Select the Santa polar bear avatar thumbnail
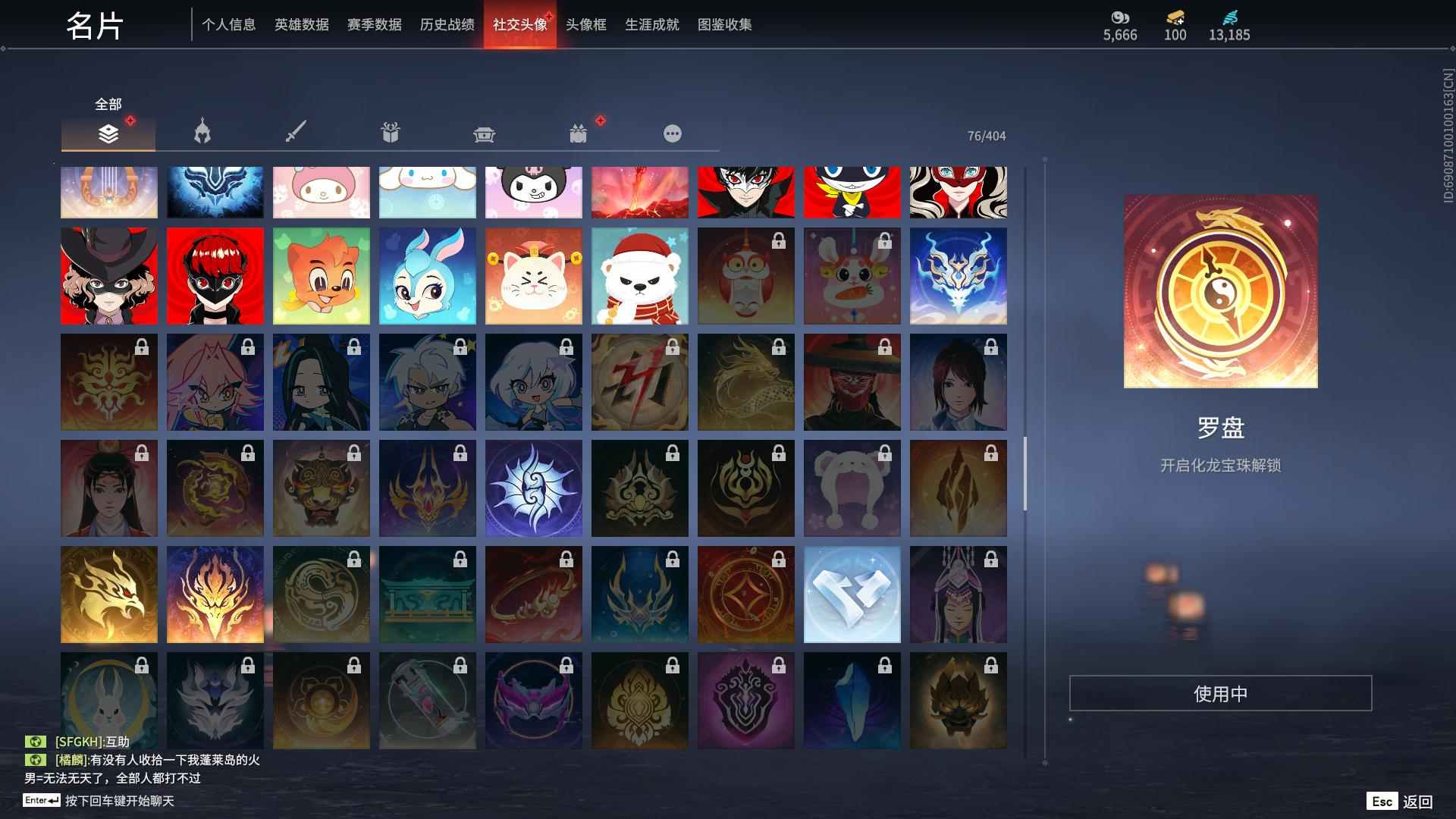The image size is (1456, 819). 639,275
